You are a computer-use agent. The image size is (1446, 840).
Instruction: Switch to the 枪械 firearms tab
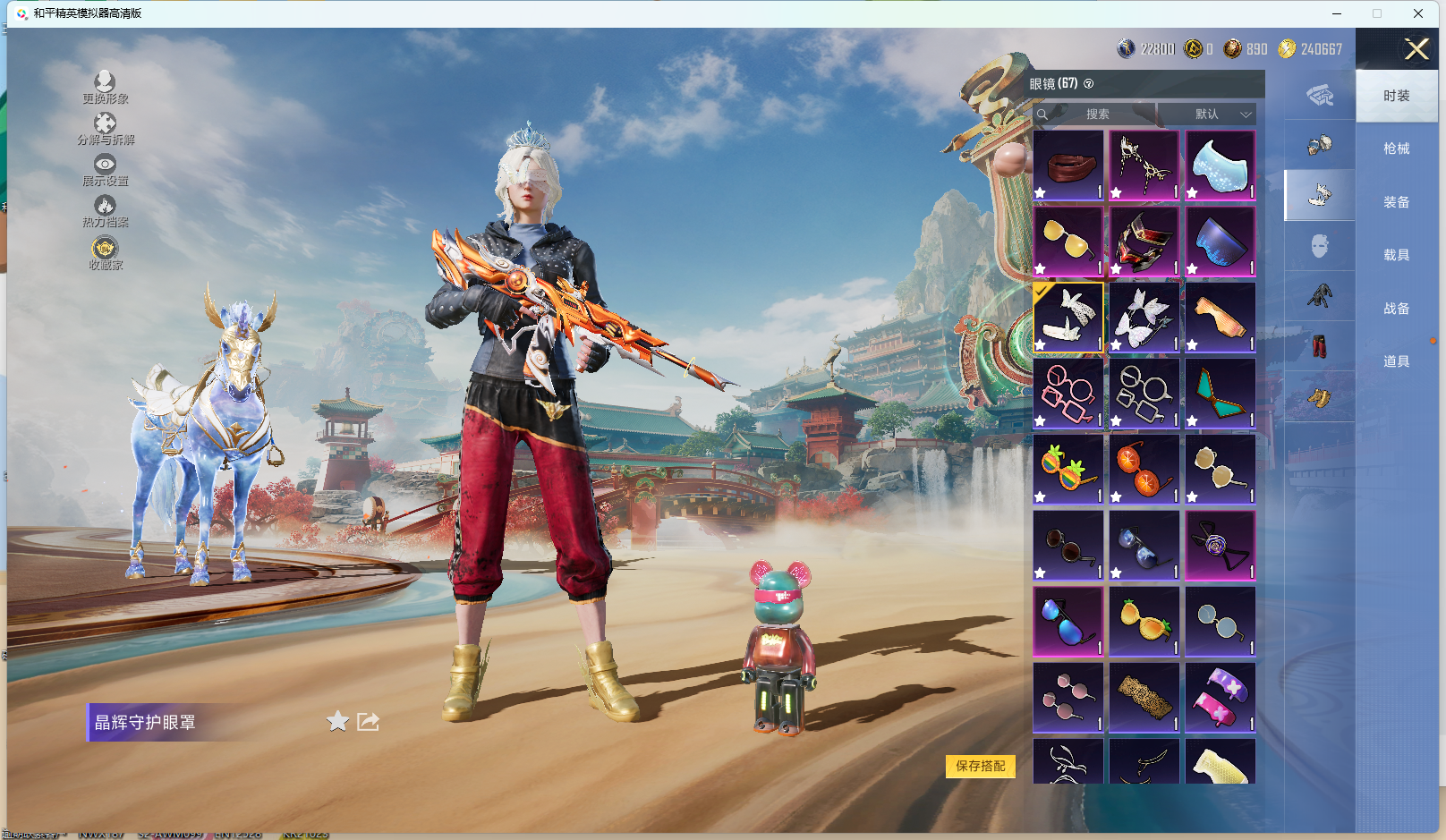coord(1396,148)
